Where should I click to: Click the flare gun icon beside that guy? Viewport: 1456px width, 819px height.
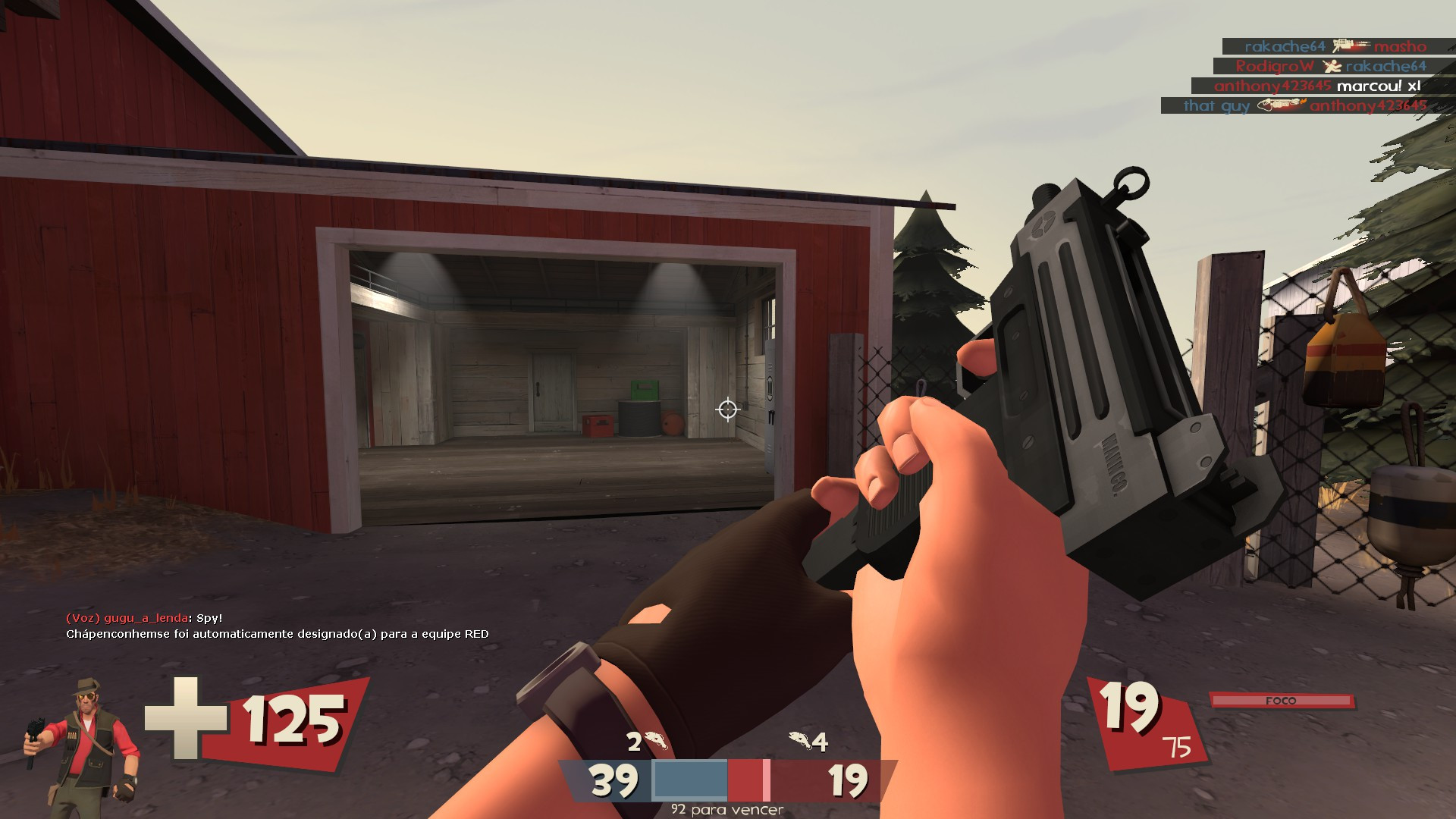pos(1282,105)
